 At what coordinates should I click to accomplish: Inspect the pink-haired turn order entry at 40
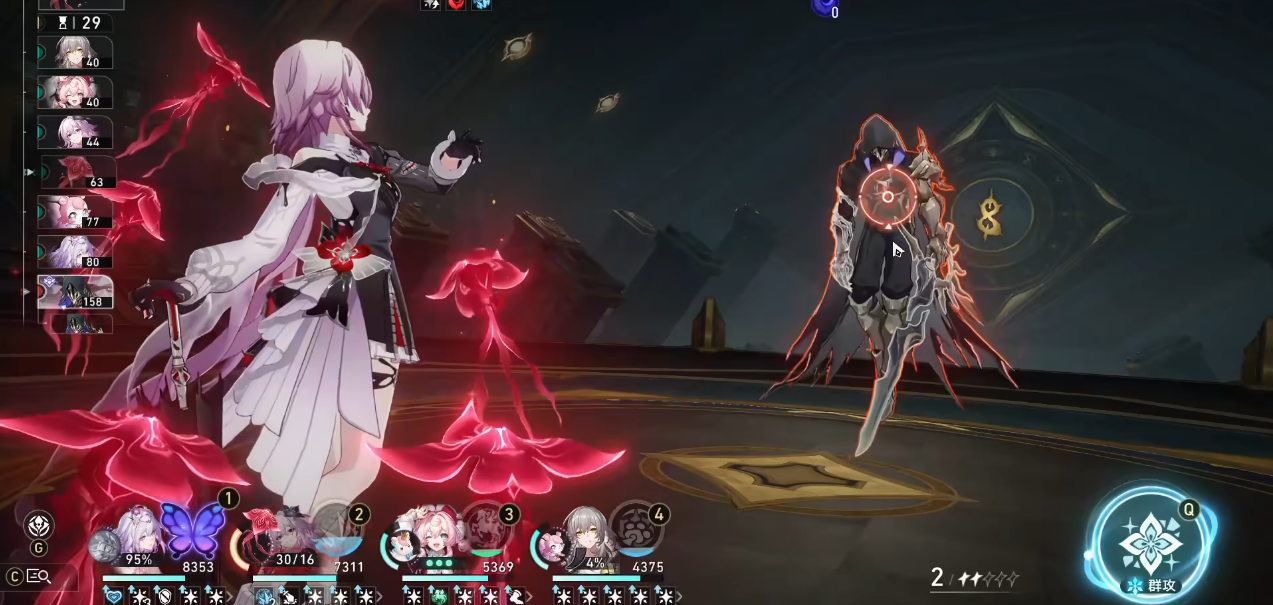76,93
